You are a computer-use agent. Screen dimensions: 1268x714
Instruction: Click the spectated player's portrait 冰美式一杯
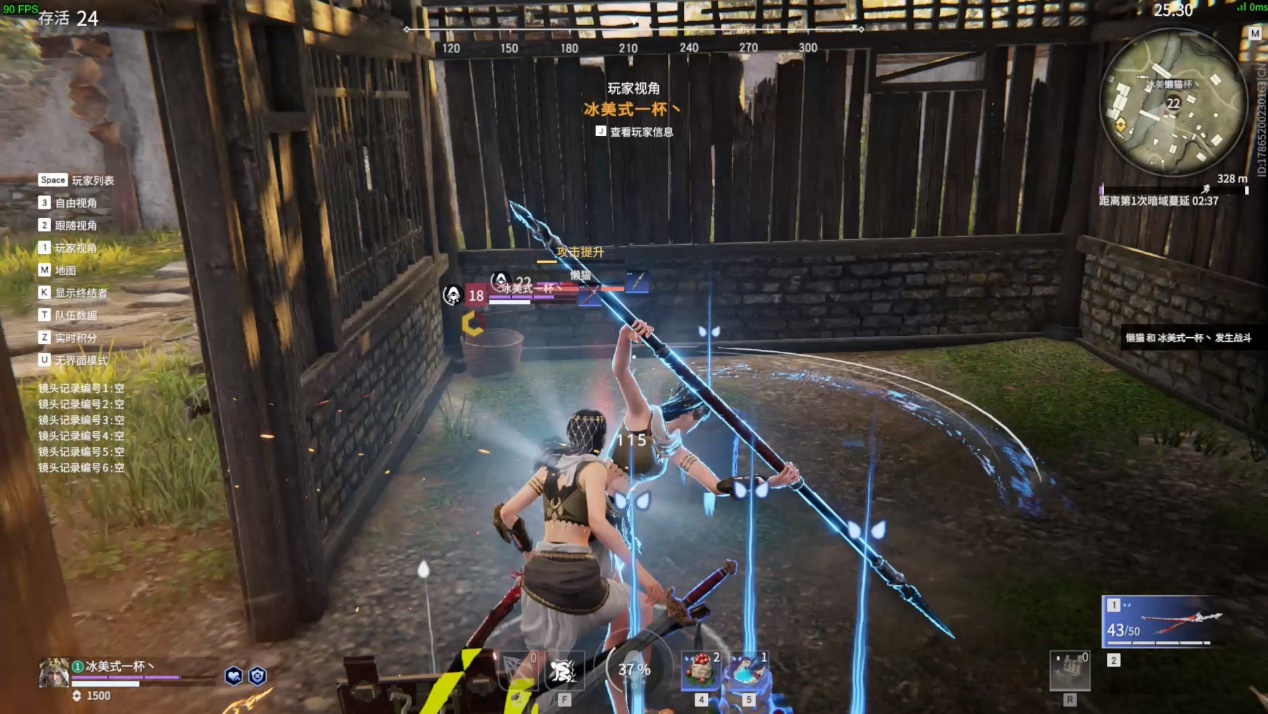coord(53,672)
